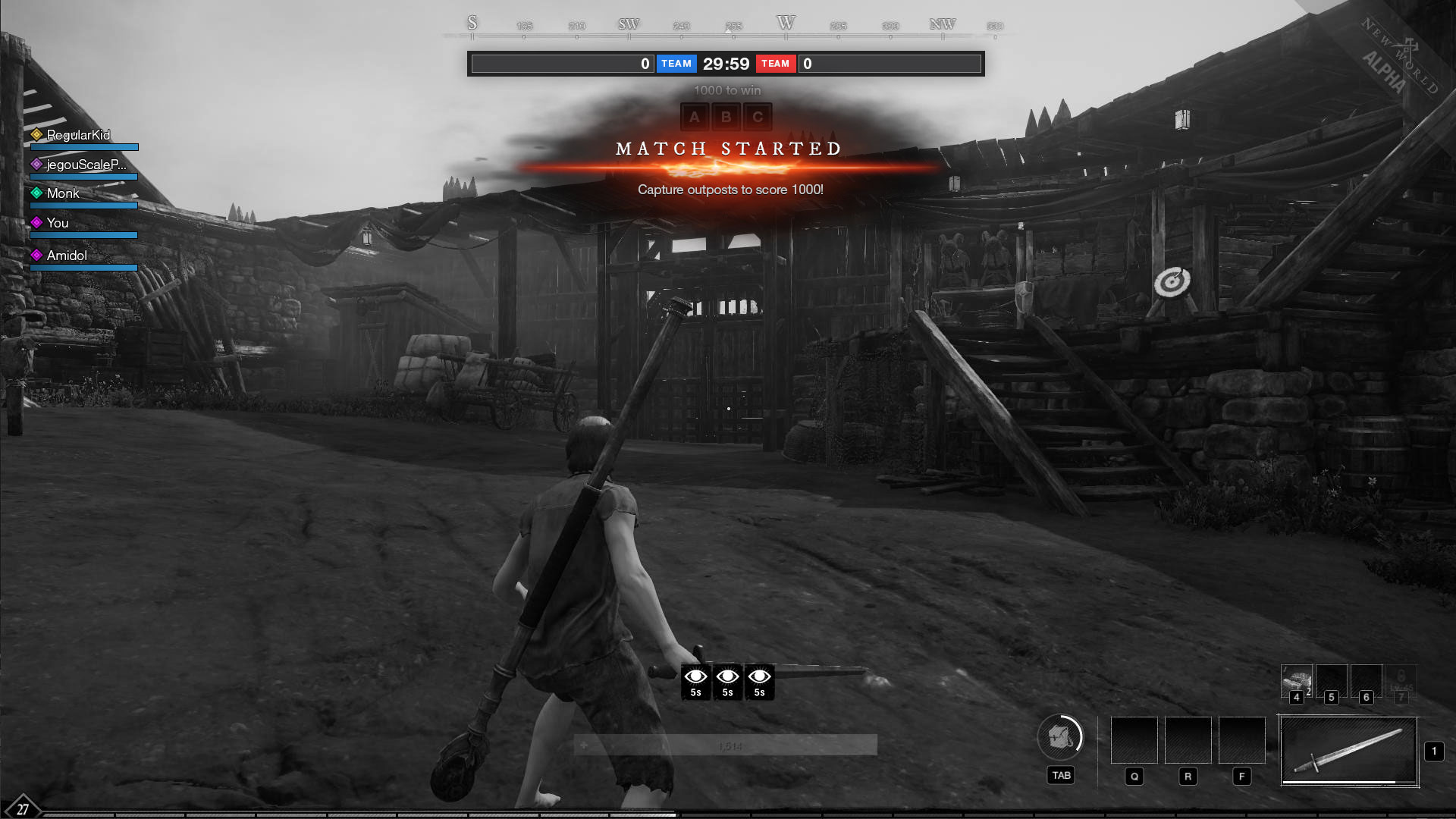Select teammate RegularKid in the party list
The height and width of the screenshot is (819, 1456).
point(78,135)
